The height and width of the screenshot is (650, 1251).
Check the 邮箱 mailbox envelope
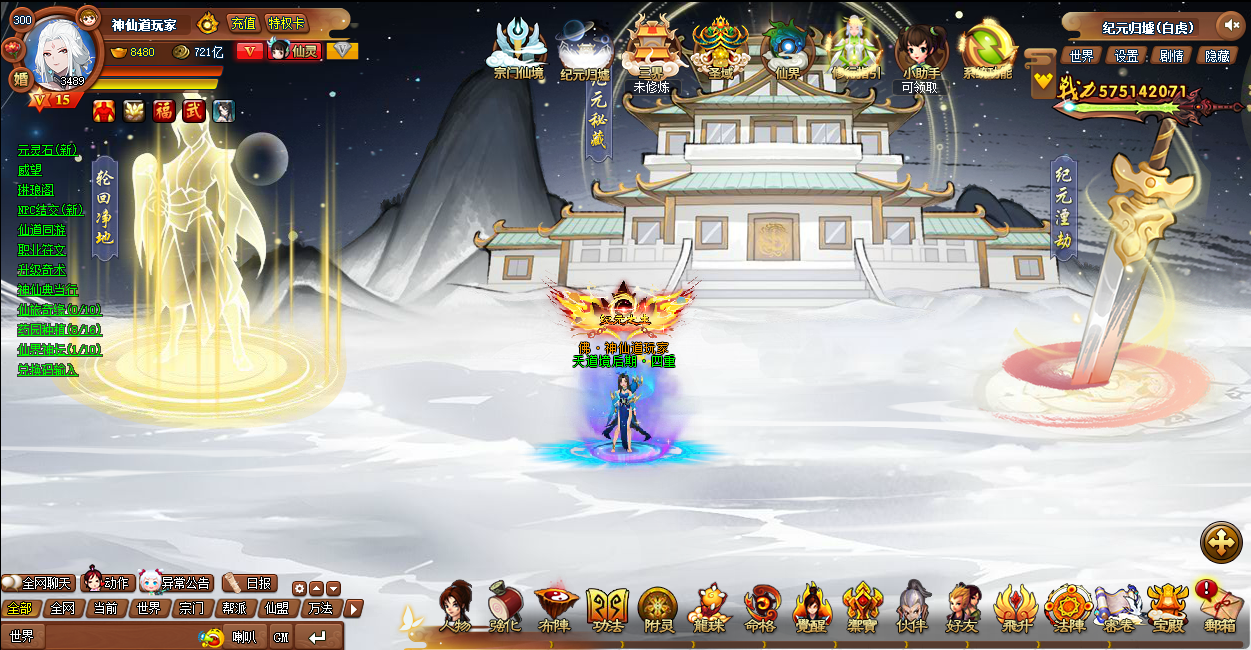pos(1219,607)
